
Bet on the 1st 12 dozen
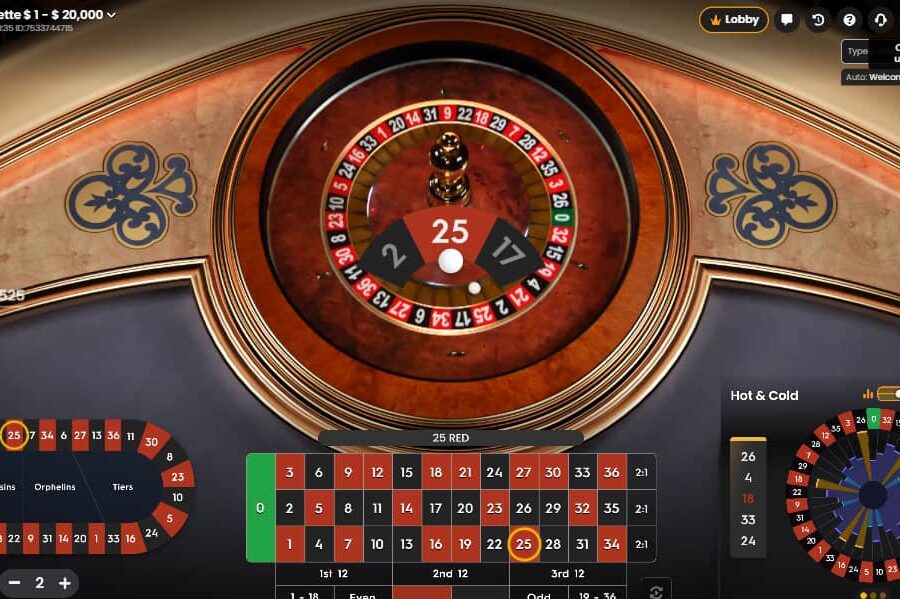(333, 574)
